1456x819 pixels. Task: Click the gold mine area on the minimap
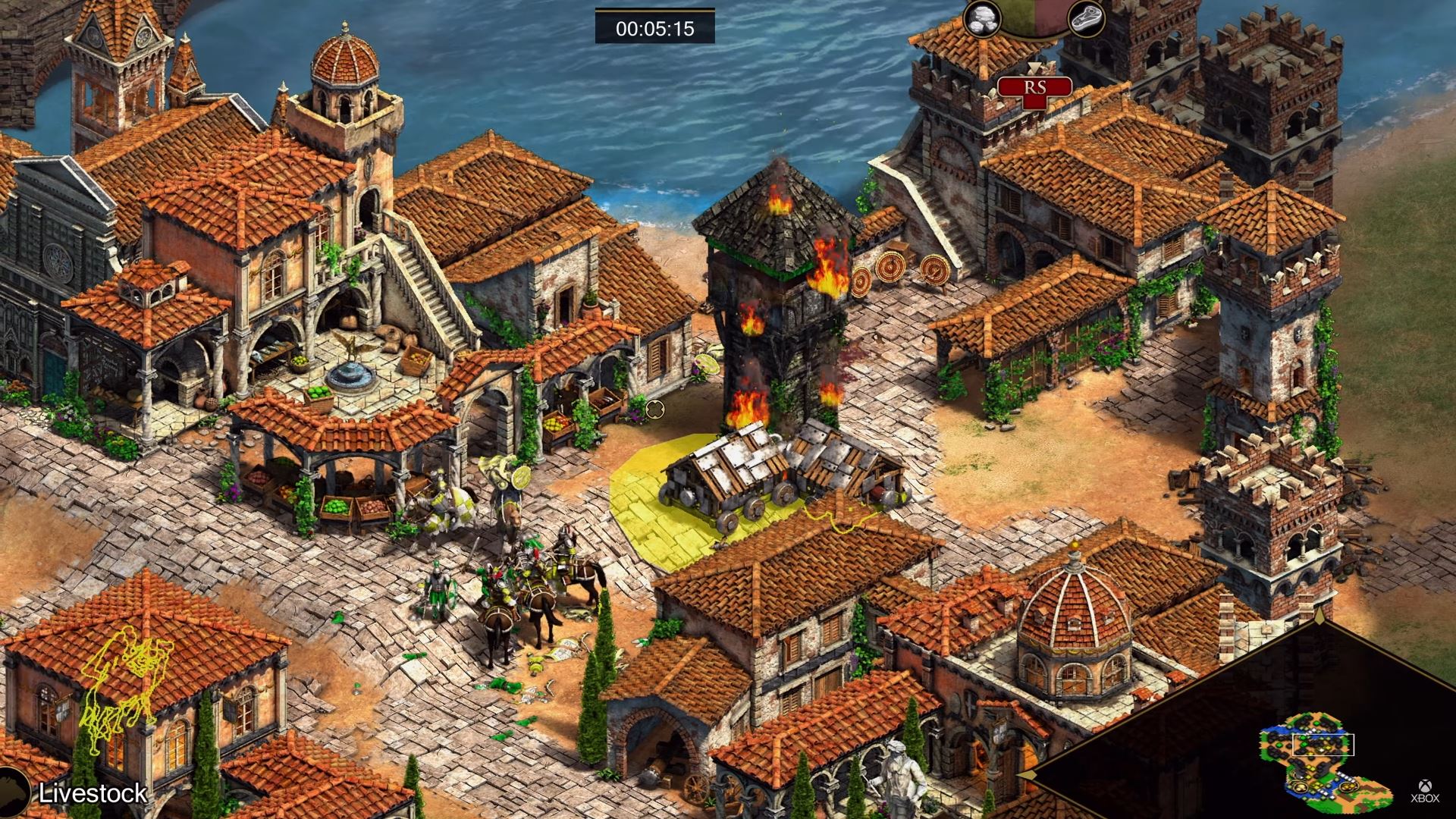(1348, 787)
